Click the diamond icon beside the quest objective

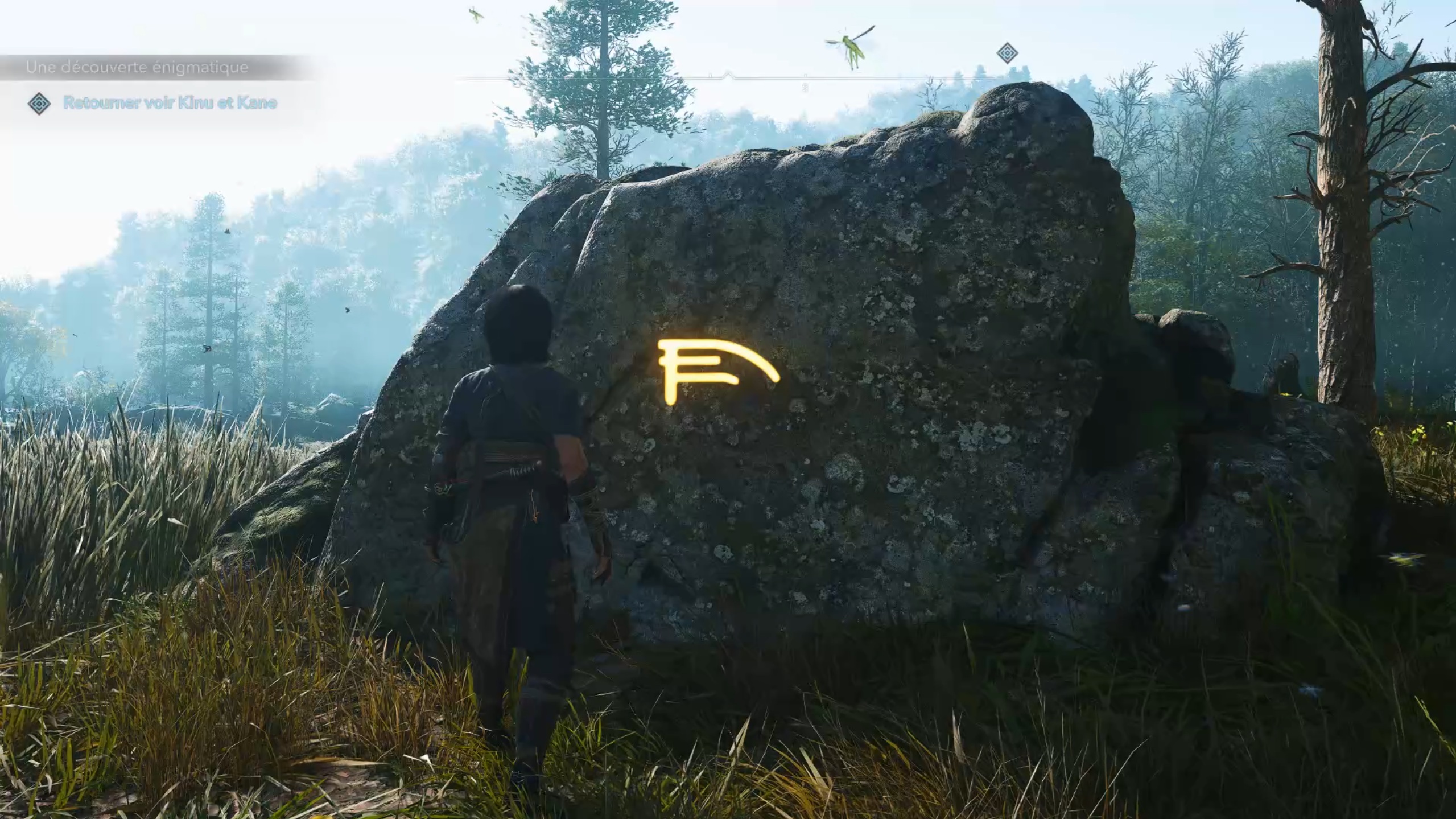point(39,104)
